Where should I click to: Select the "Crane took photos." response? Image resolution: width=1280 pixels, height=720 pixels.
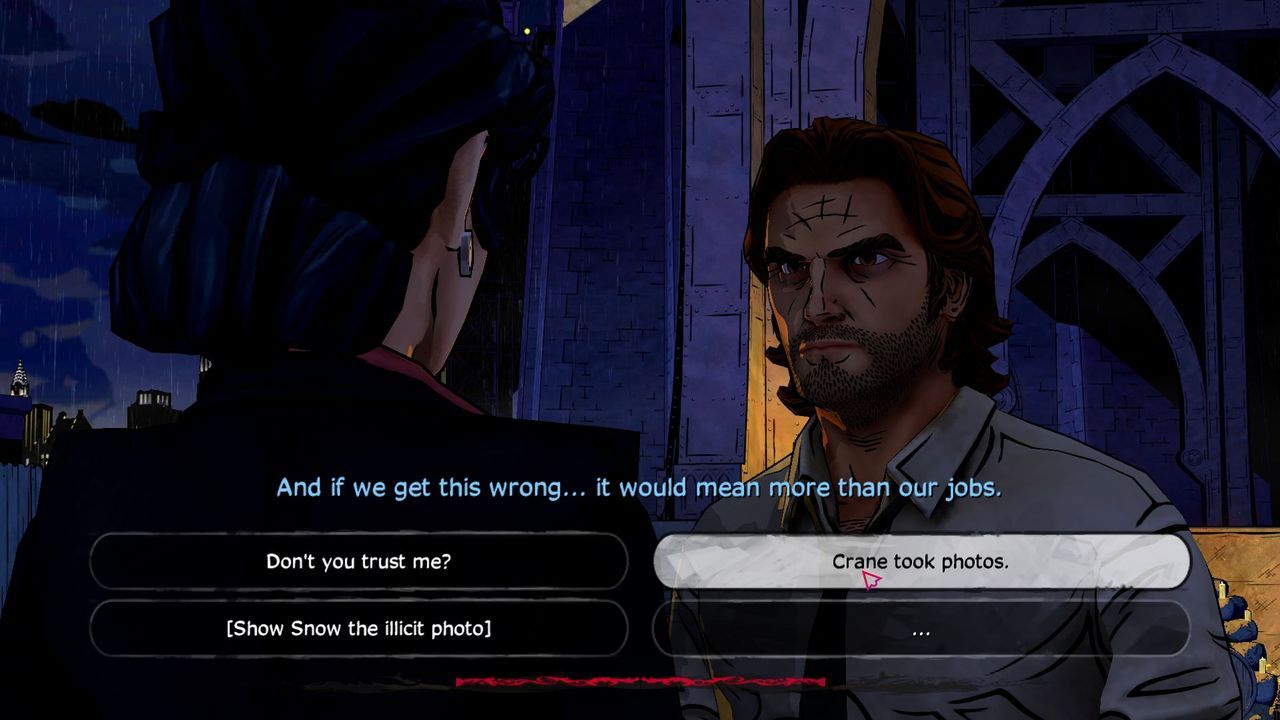tap(920, 561)
